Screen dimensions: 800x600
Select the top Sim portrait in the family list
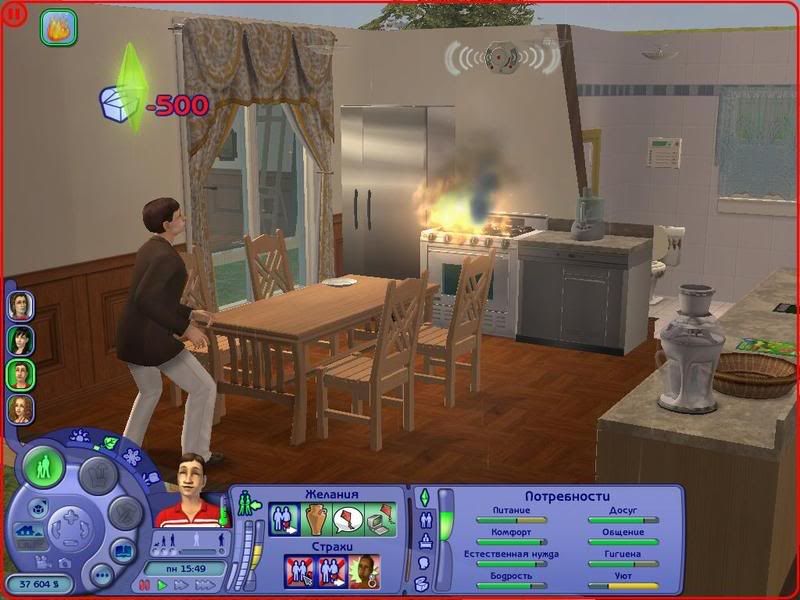pyautogui.click(x=20, y=305)
